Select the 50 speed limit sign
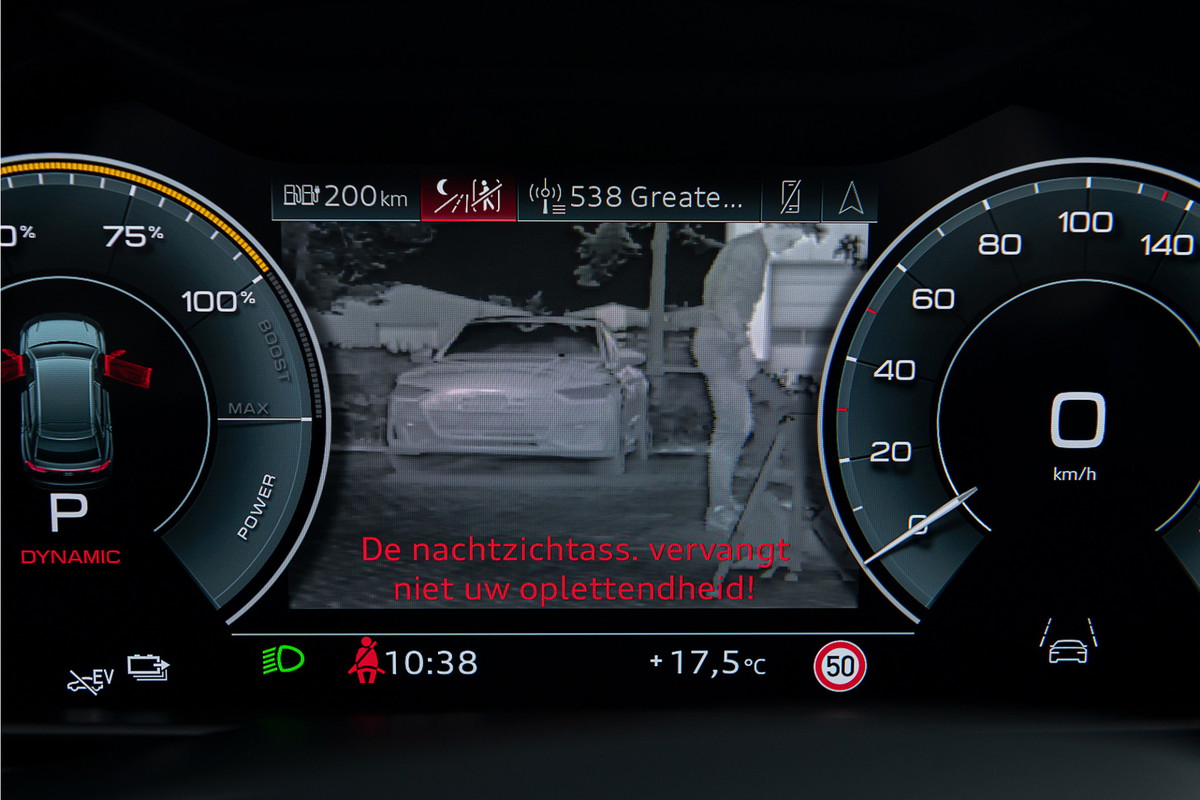1200x800 pixels. tap(839, 665)
